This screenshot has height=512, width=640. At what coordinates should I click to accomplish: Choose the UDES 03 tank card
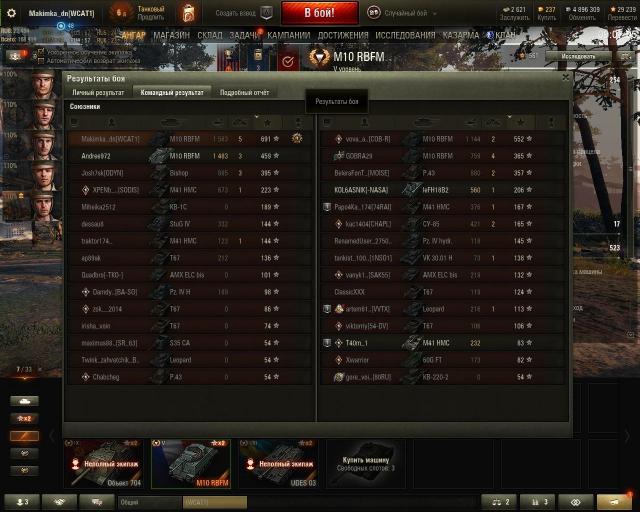(276, 463)
